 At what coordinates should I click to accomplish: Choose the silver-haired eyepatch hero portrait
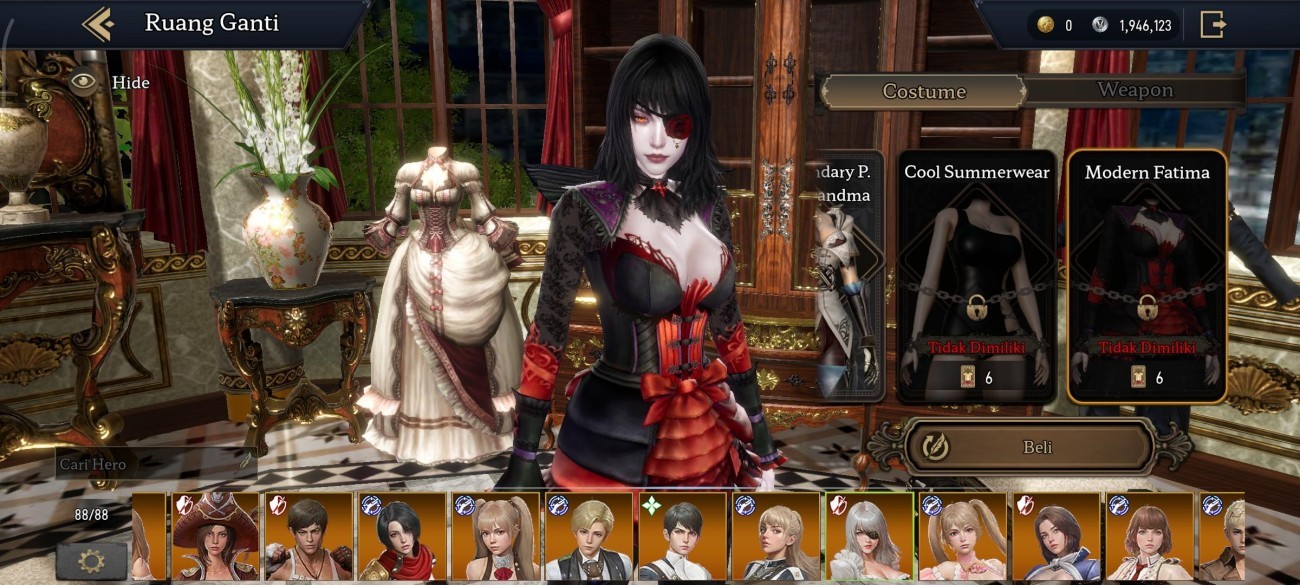point(868,536)
